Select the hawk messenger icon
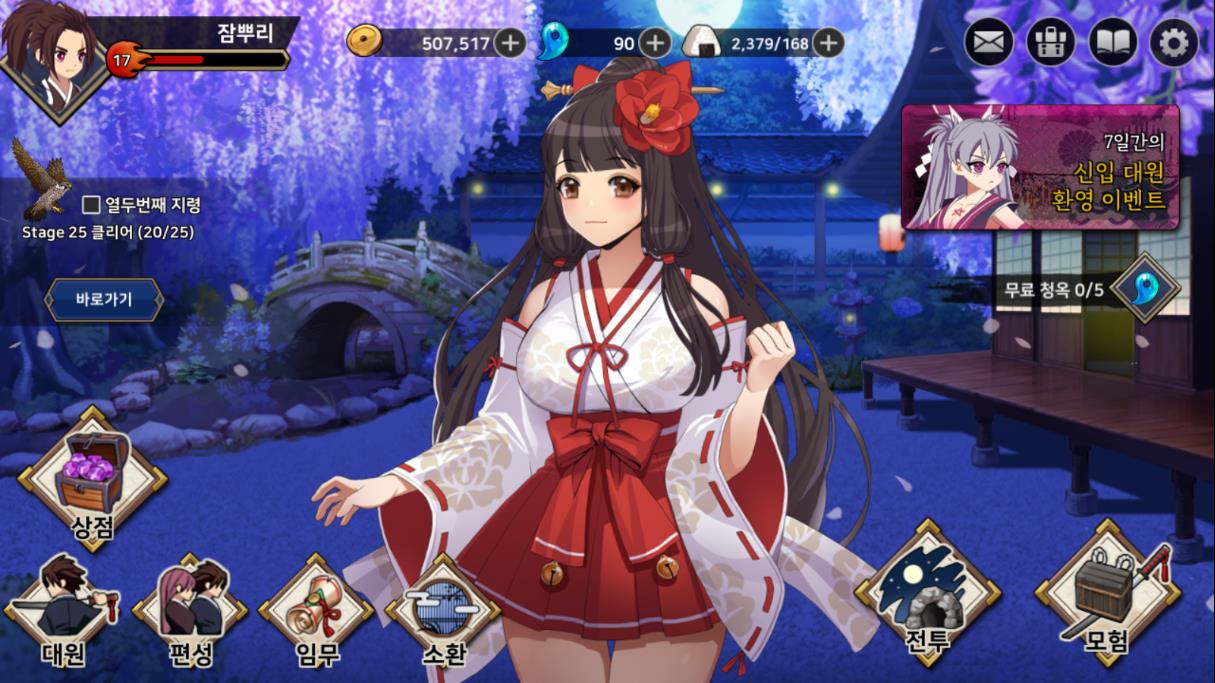The height and width of the screenshot is (683, 1215). [42, 178]
